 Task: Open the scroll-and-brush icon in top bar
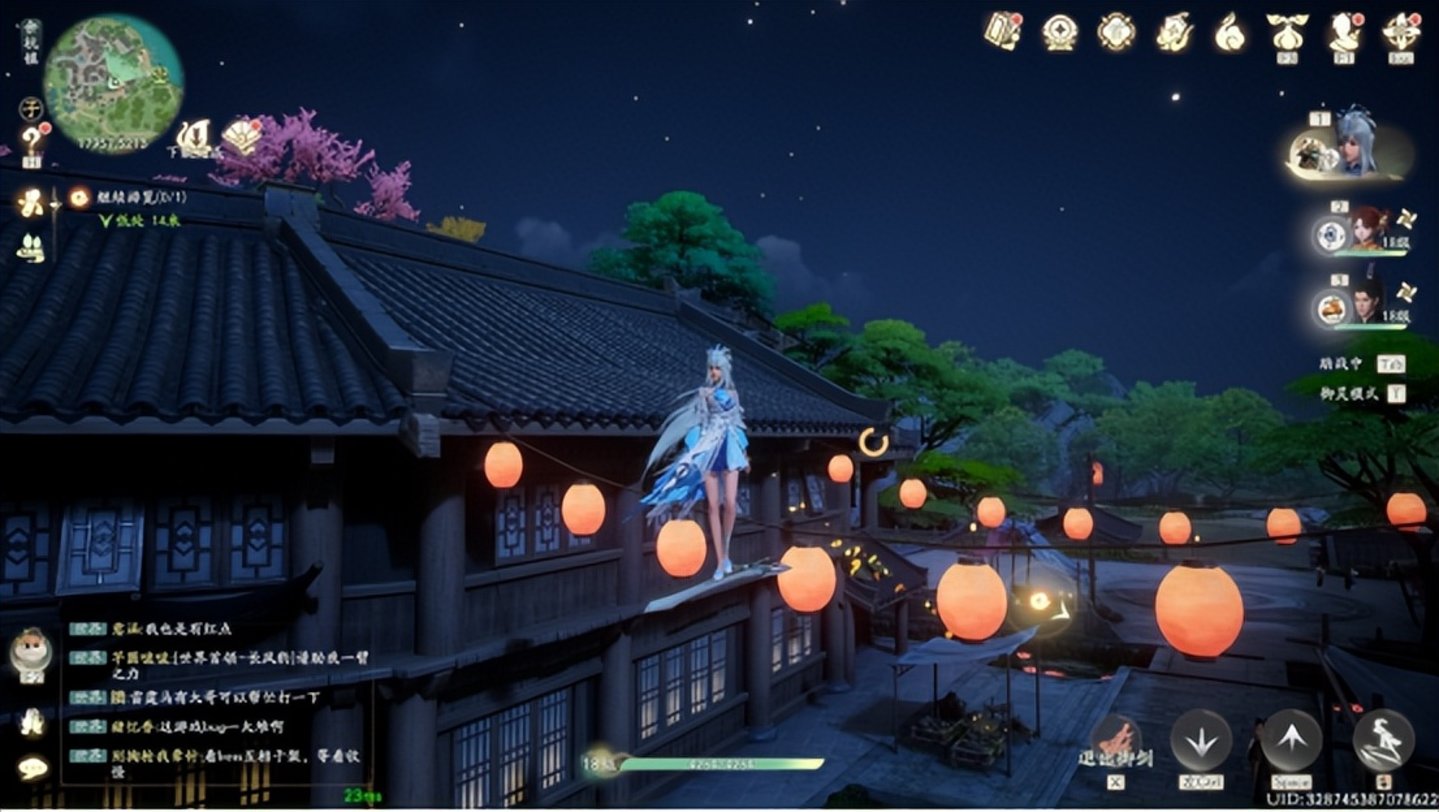pos(1001,31)
